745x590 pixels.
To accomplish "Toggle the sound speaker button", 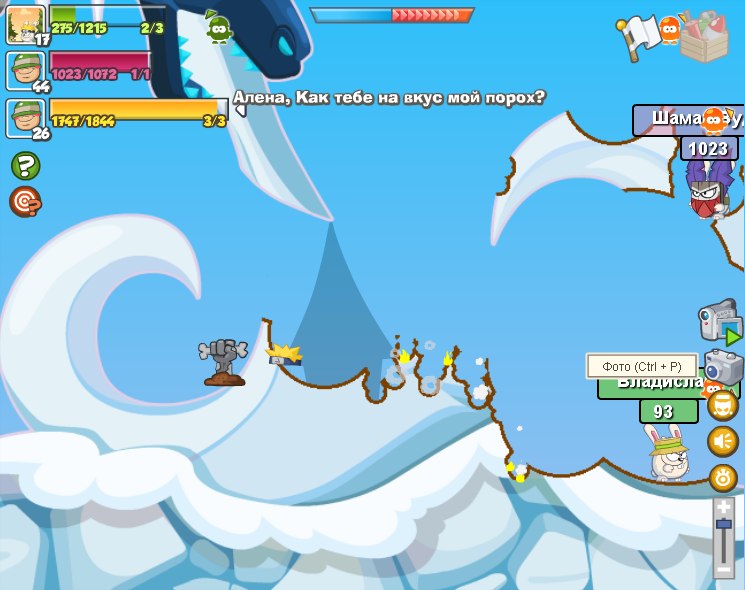I will [723, 441].
